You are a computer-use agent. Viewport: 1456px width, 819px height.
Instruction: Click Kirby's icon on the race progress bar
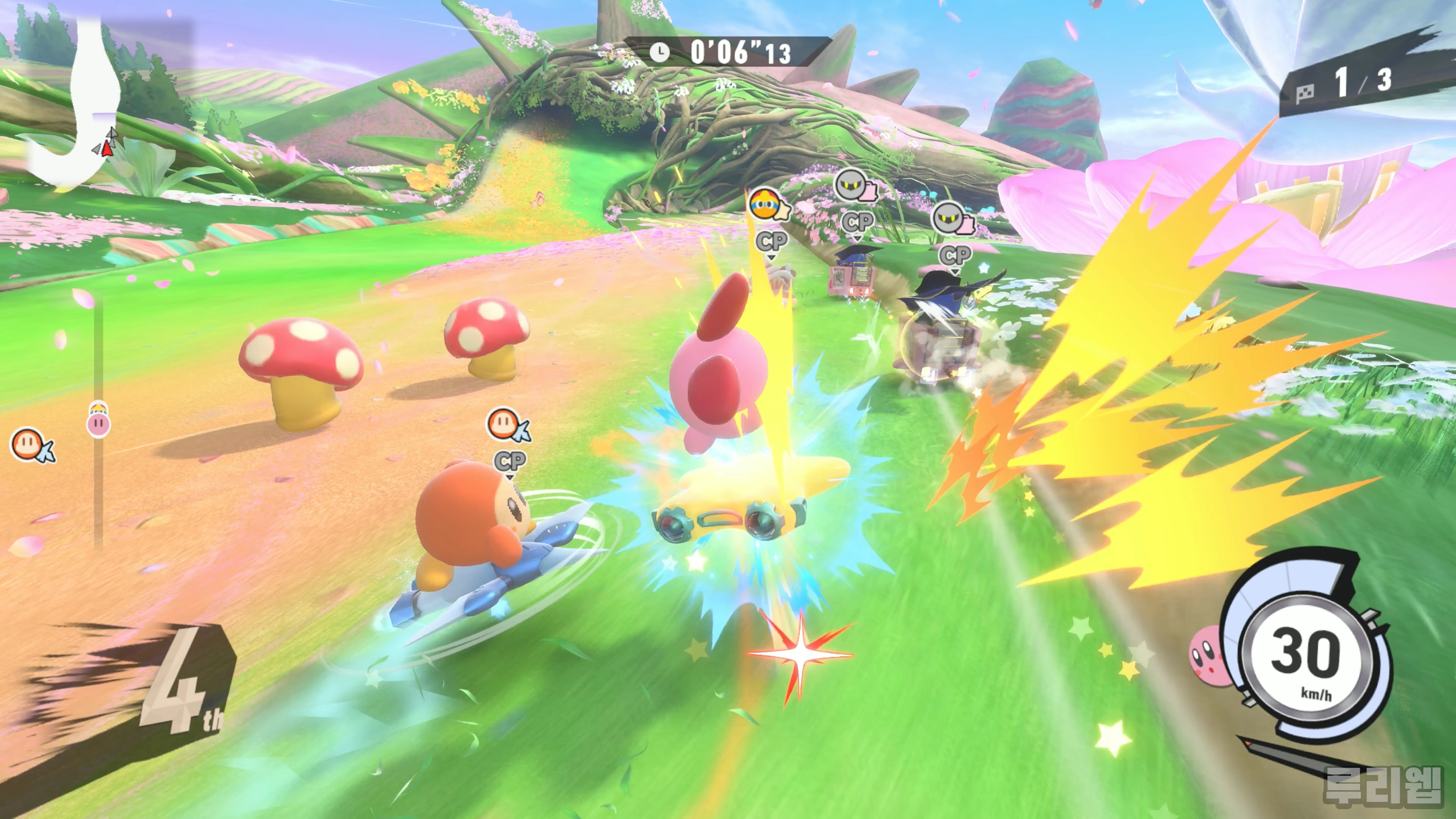98,420
